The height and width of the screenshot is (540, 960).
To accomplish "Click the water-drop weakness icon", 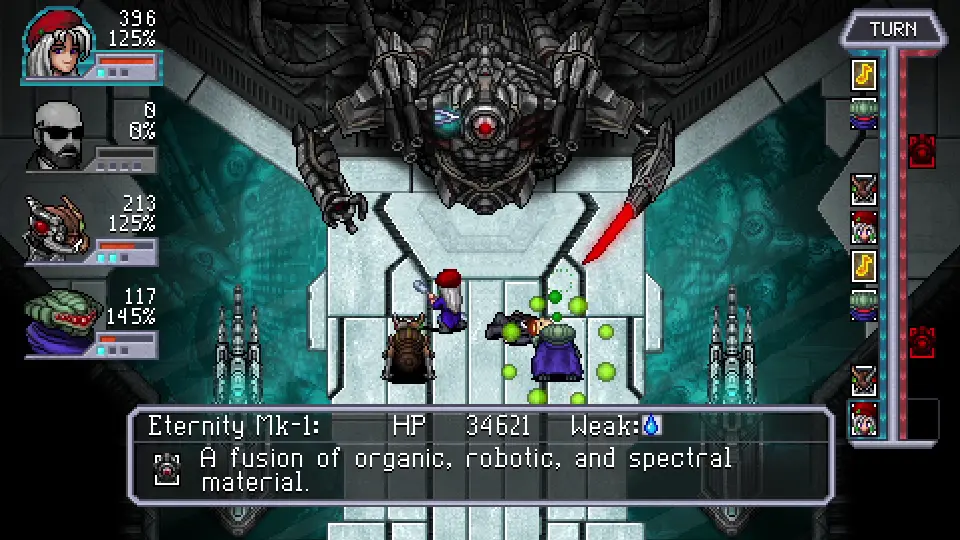I will [652, 426].
